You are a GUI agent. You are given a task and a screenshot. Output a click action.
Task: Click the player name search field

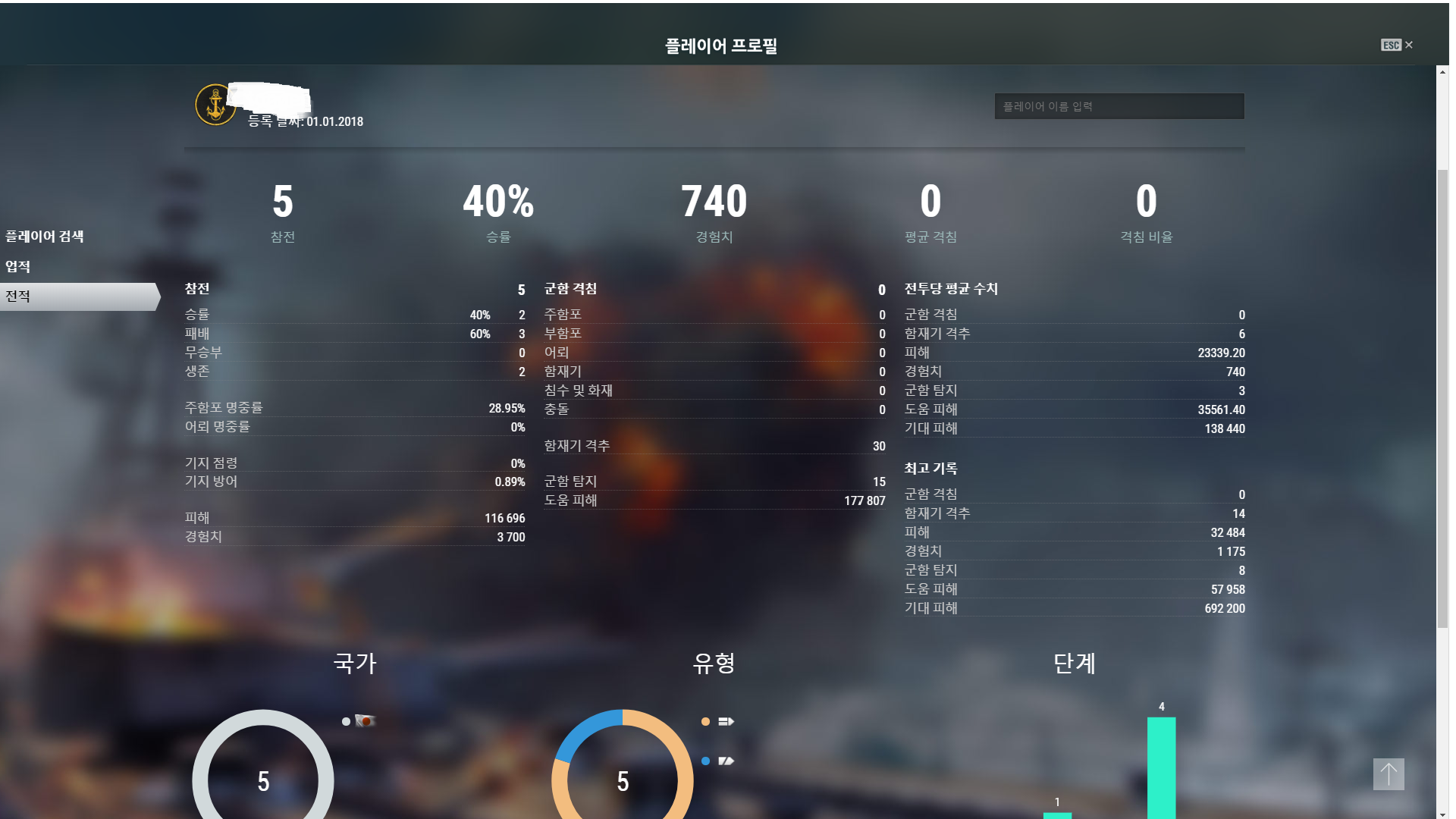[x=1119, y=106]
